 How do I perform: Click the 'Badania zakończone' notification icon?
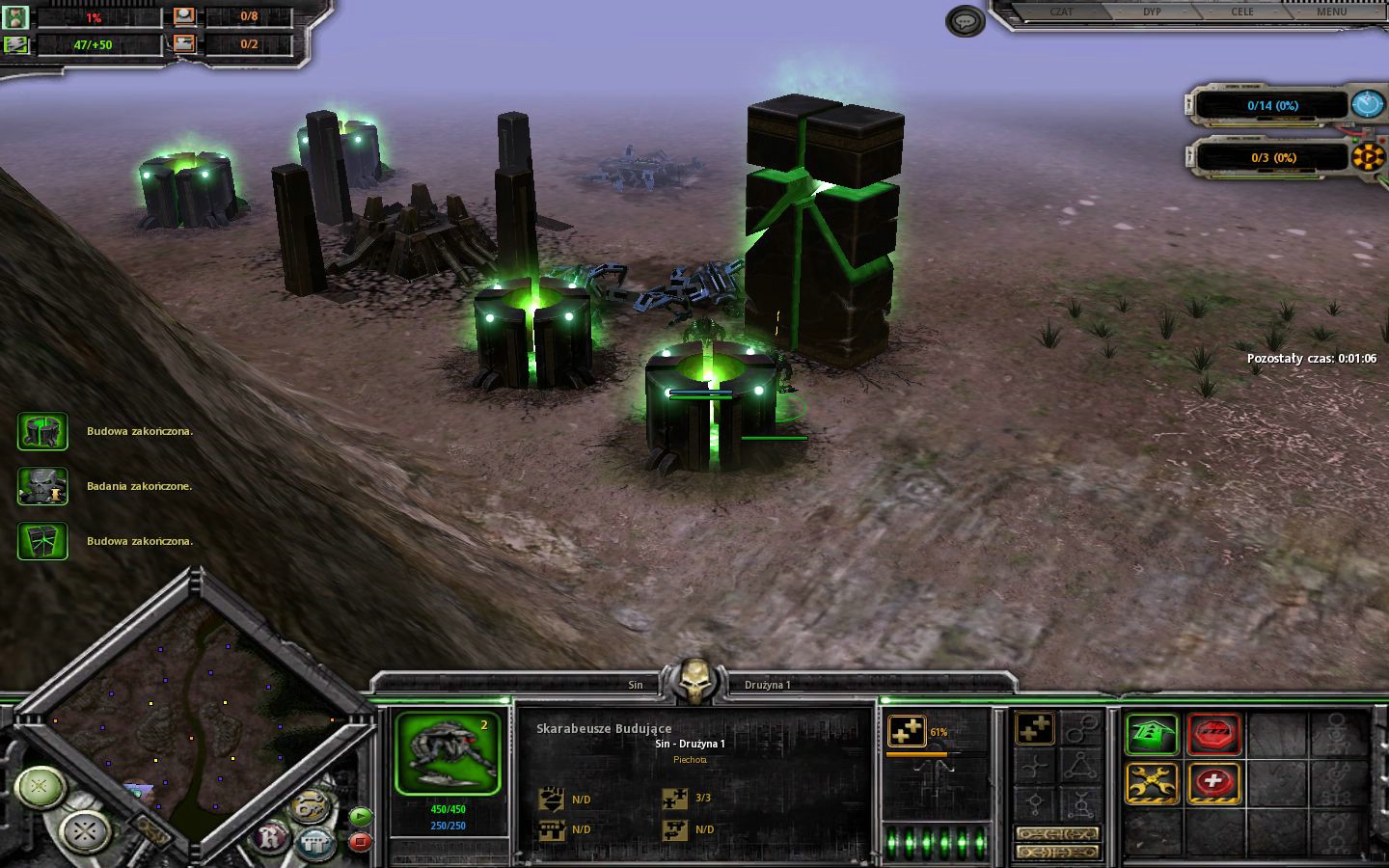point(42,486)
